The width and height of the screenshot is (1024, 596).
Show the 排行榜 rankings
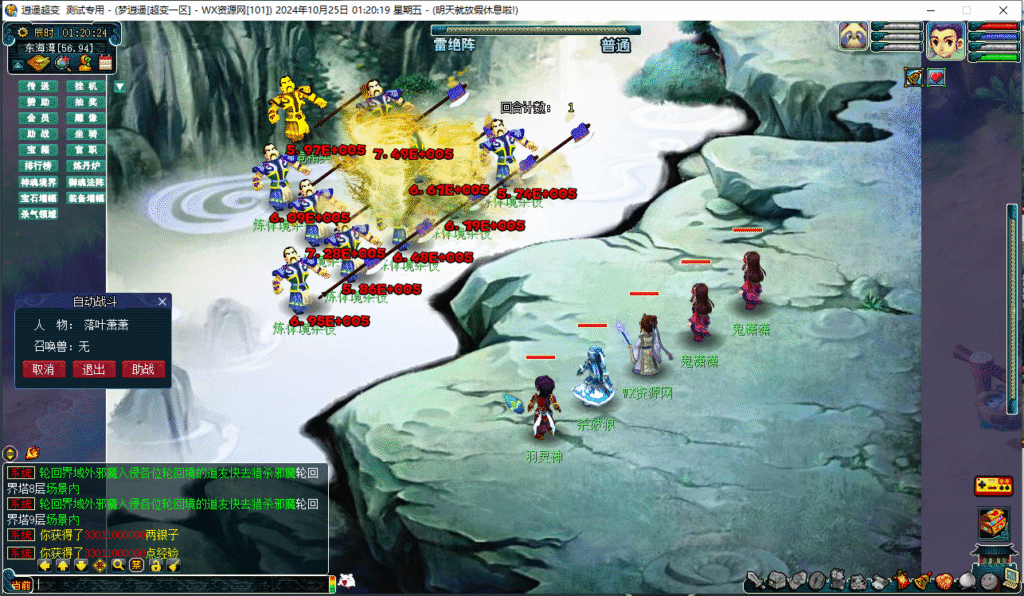(38, 166)
